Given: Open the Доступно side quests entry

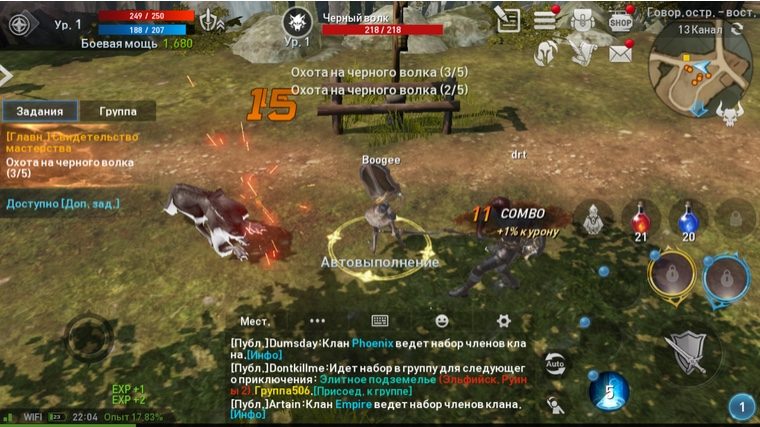Looking at the screenshot, I should (x=63, y=204).
